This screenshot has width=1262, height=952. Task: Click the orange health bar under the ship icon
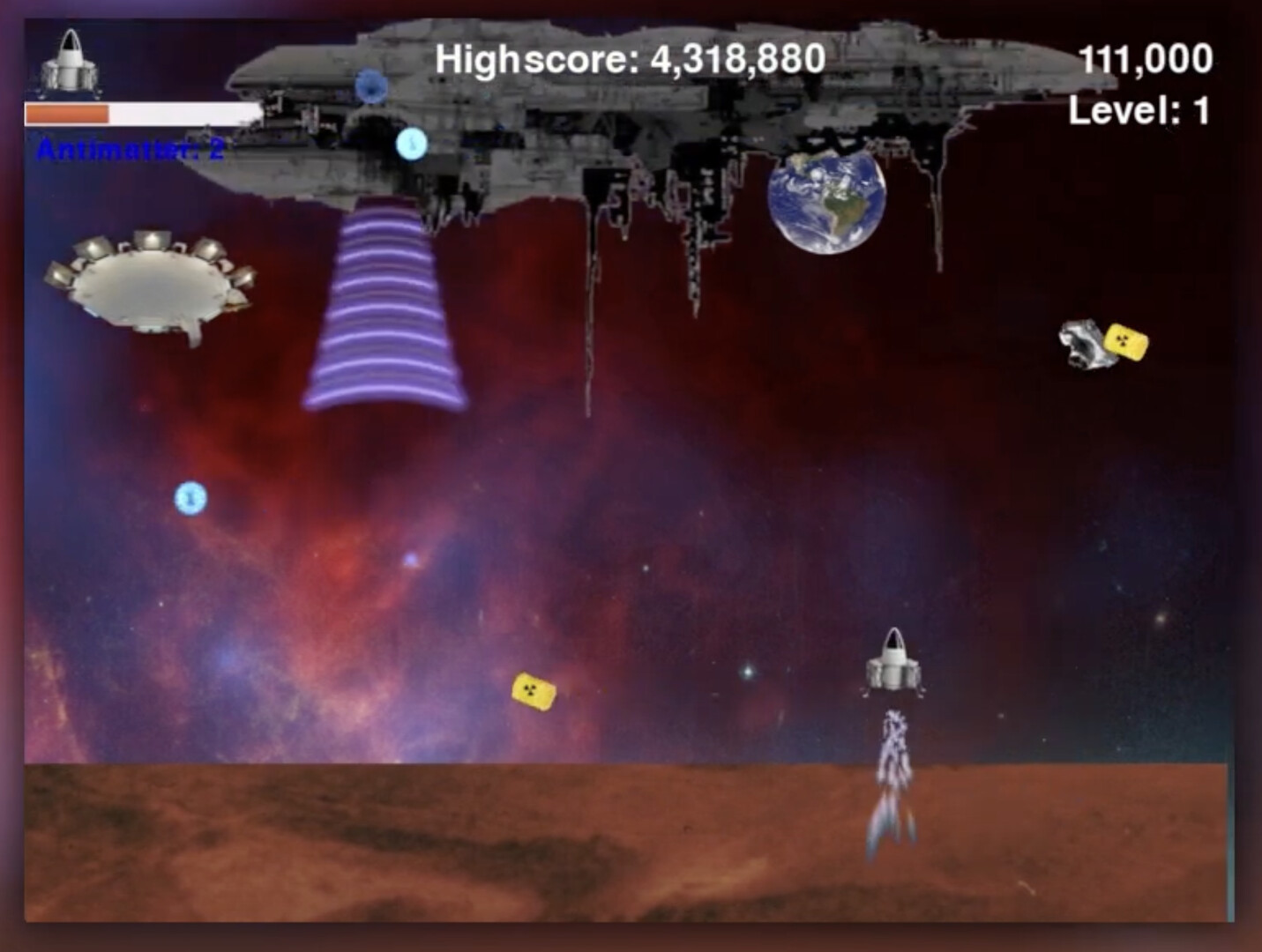point(66,113)
